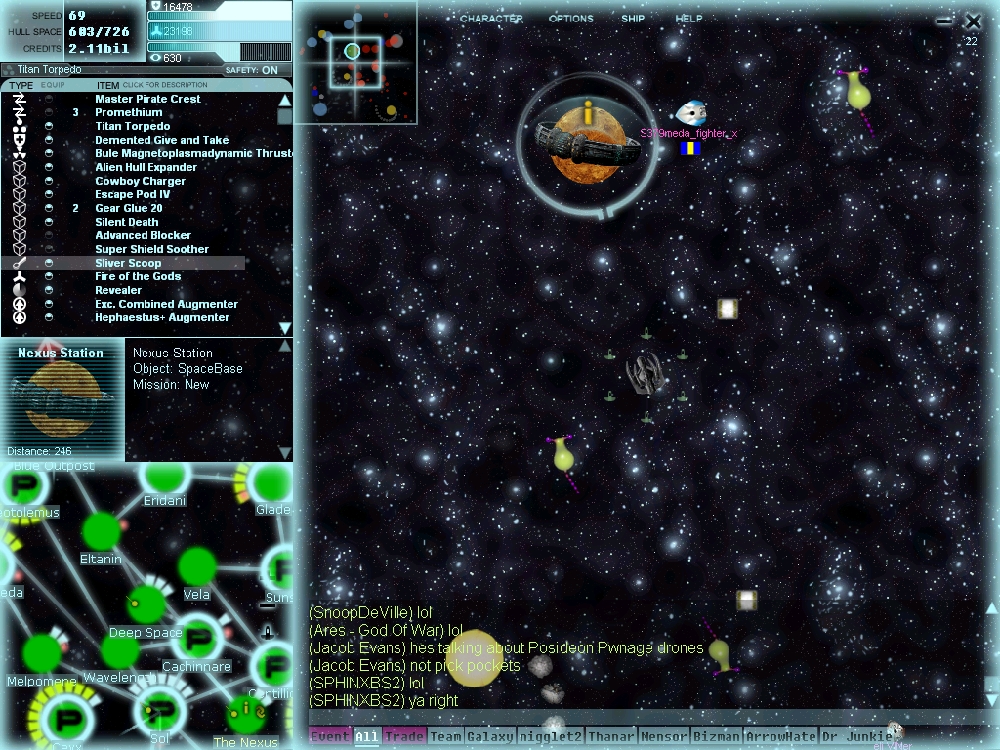Open the Character menu
1000x750 pixels.
click(491, 19)
